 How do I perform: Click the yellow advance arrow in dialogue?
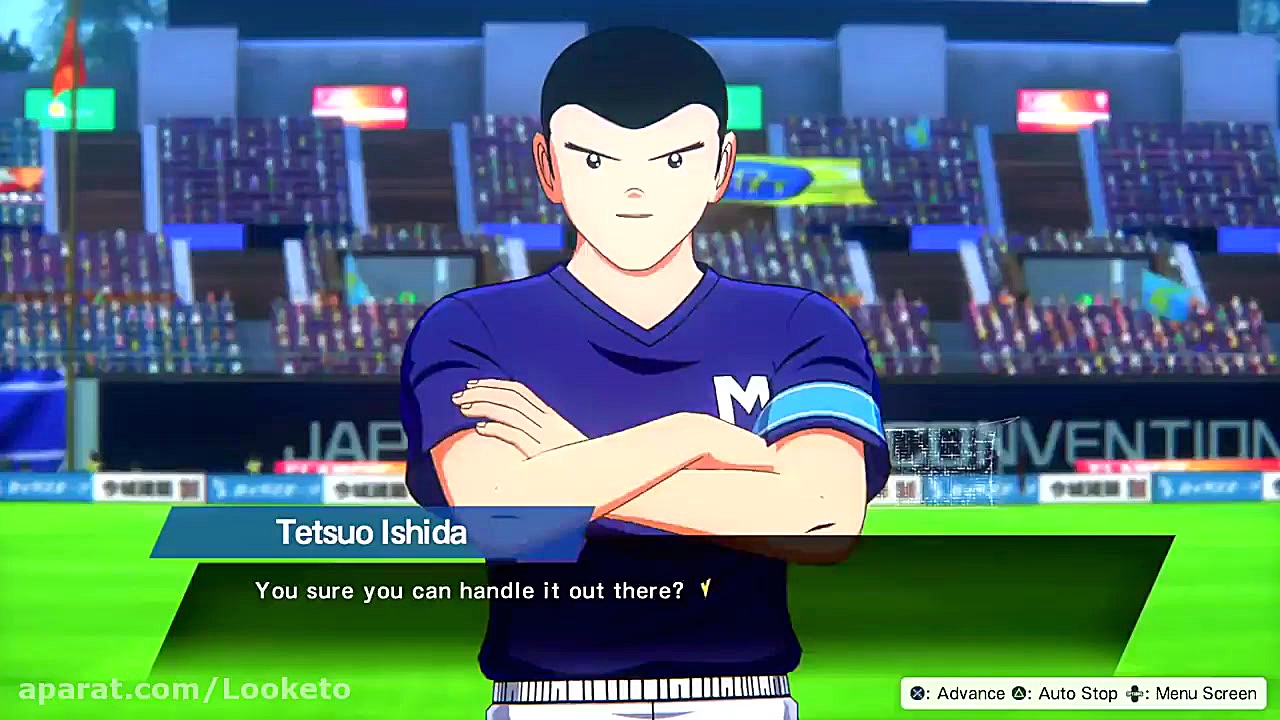click(x=703, y=591)
